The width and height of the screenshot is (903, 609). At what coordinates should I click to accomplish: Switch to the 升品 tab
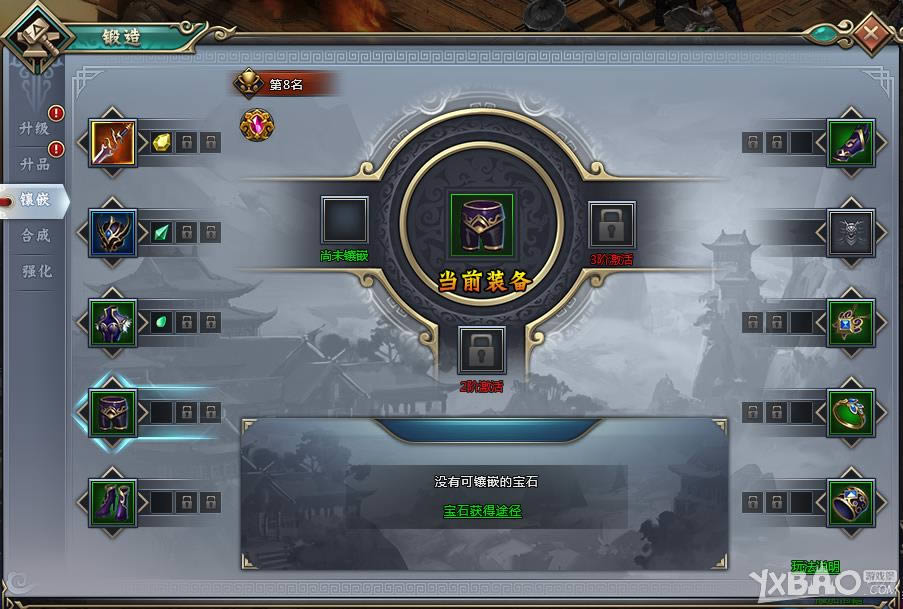pyautogui.click(x=35, y=164)
